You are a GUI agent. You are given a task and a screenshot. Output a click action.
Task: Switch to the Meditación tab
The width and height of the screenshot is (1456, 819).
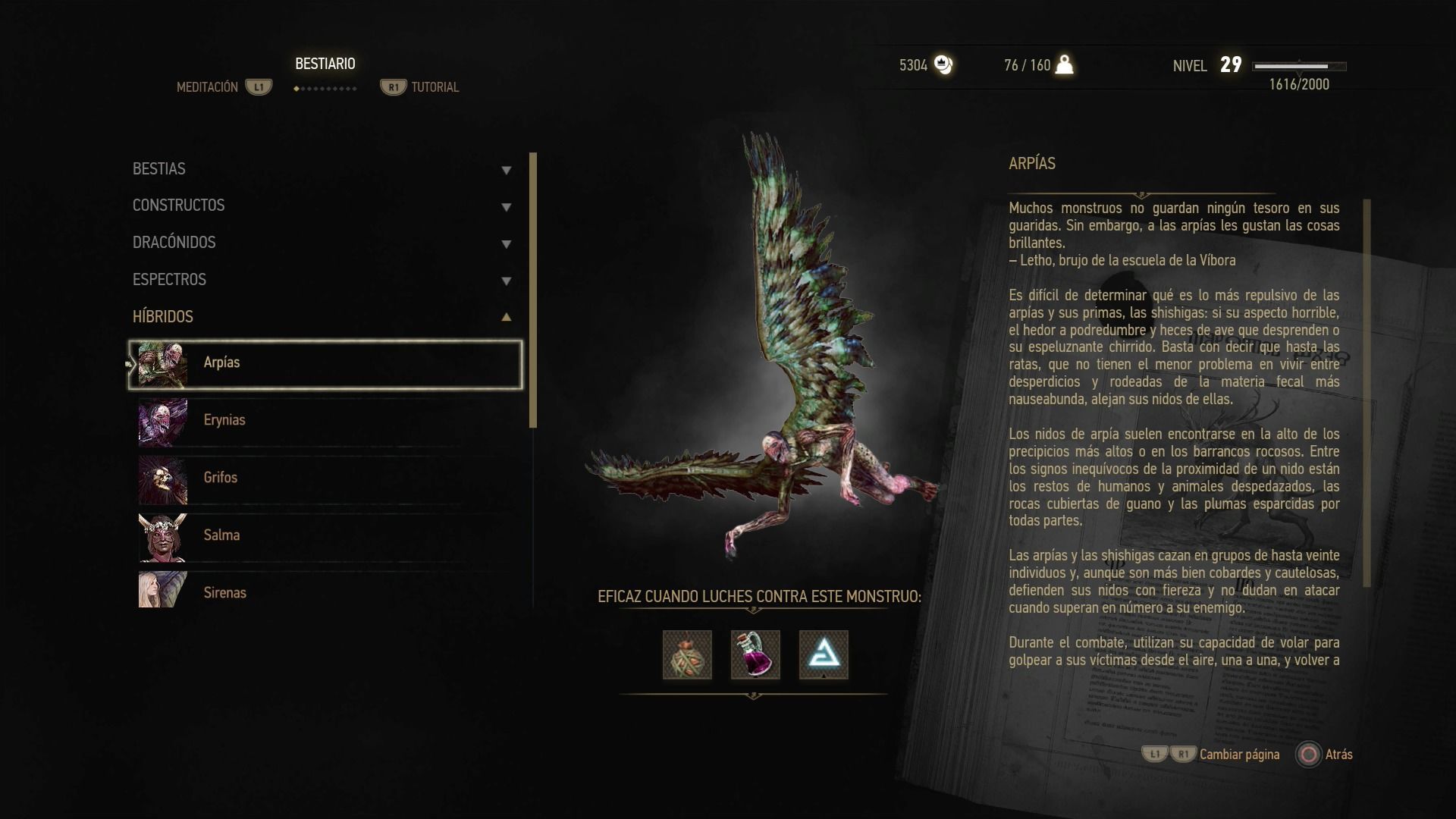[207, 87]
